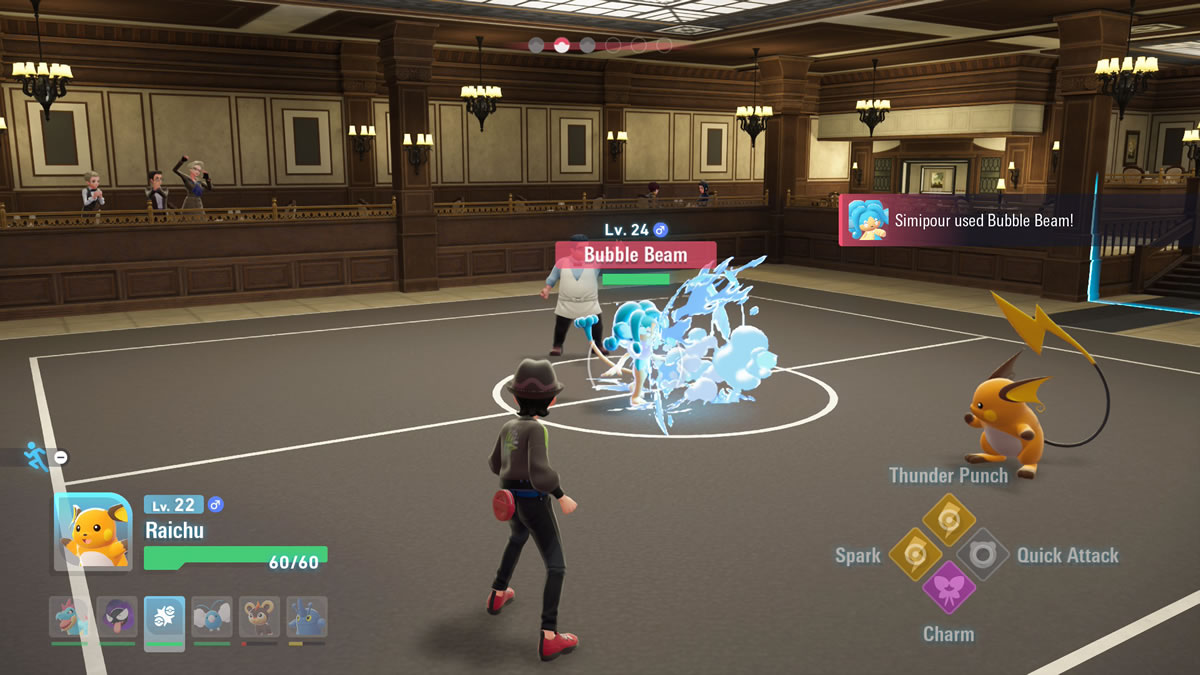This screenshot has height=675, width=1200.
Task: Select the purple ghost party slot
Action: [117, 618]
